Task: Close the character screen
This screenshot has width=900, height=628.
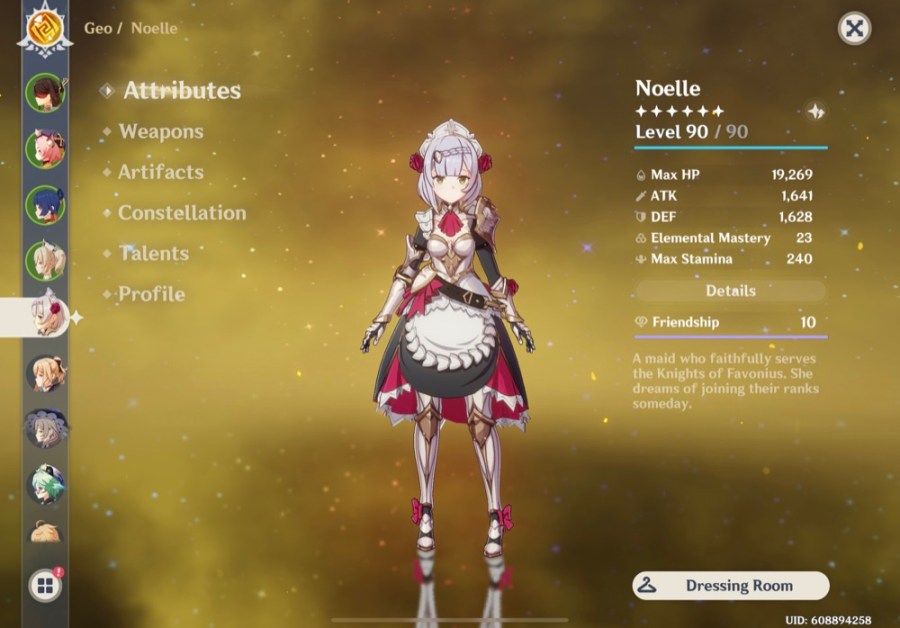Action: tap(854, 29)
